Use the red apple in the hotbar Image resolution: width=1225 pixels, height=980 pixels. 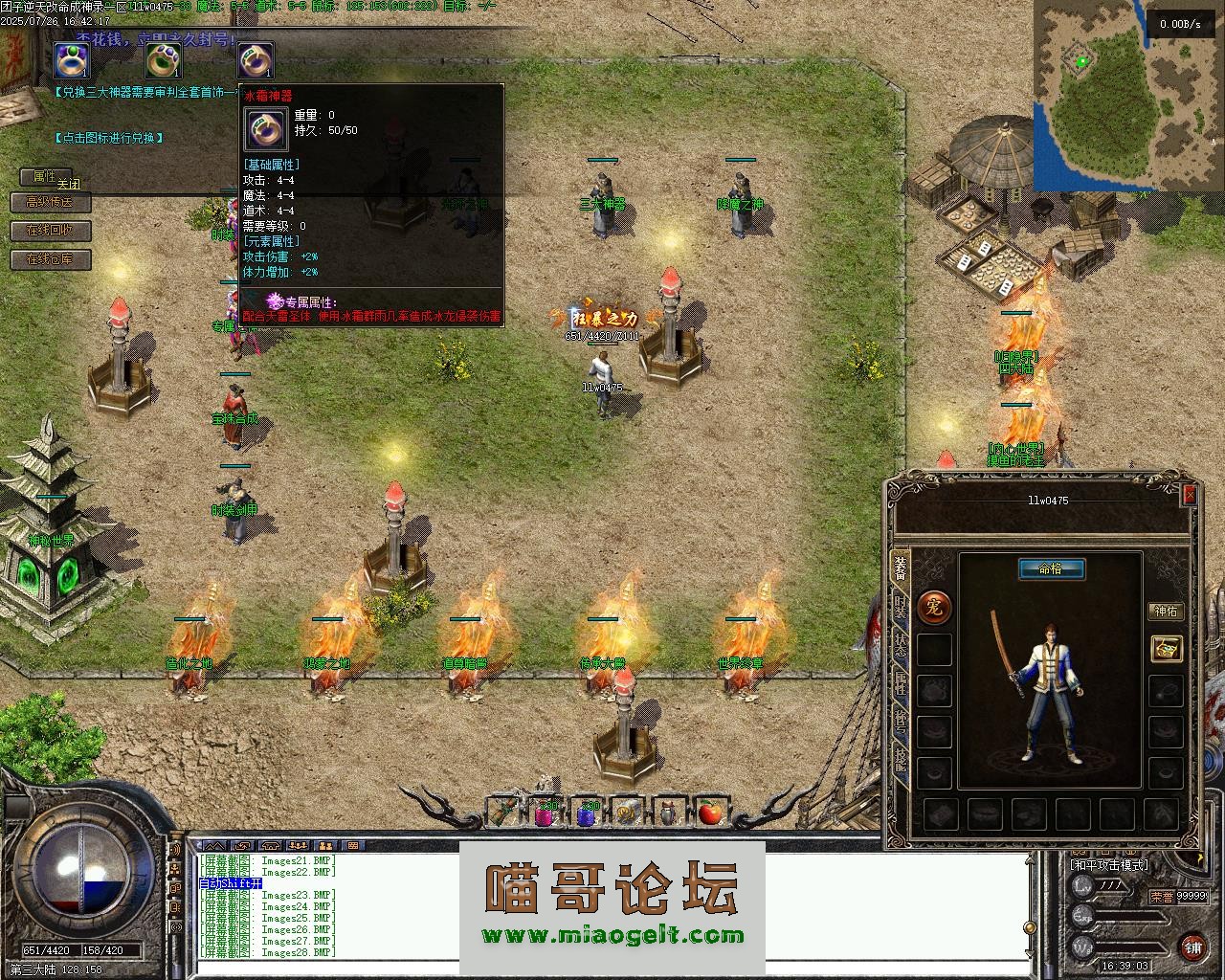point(709,813)
